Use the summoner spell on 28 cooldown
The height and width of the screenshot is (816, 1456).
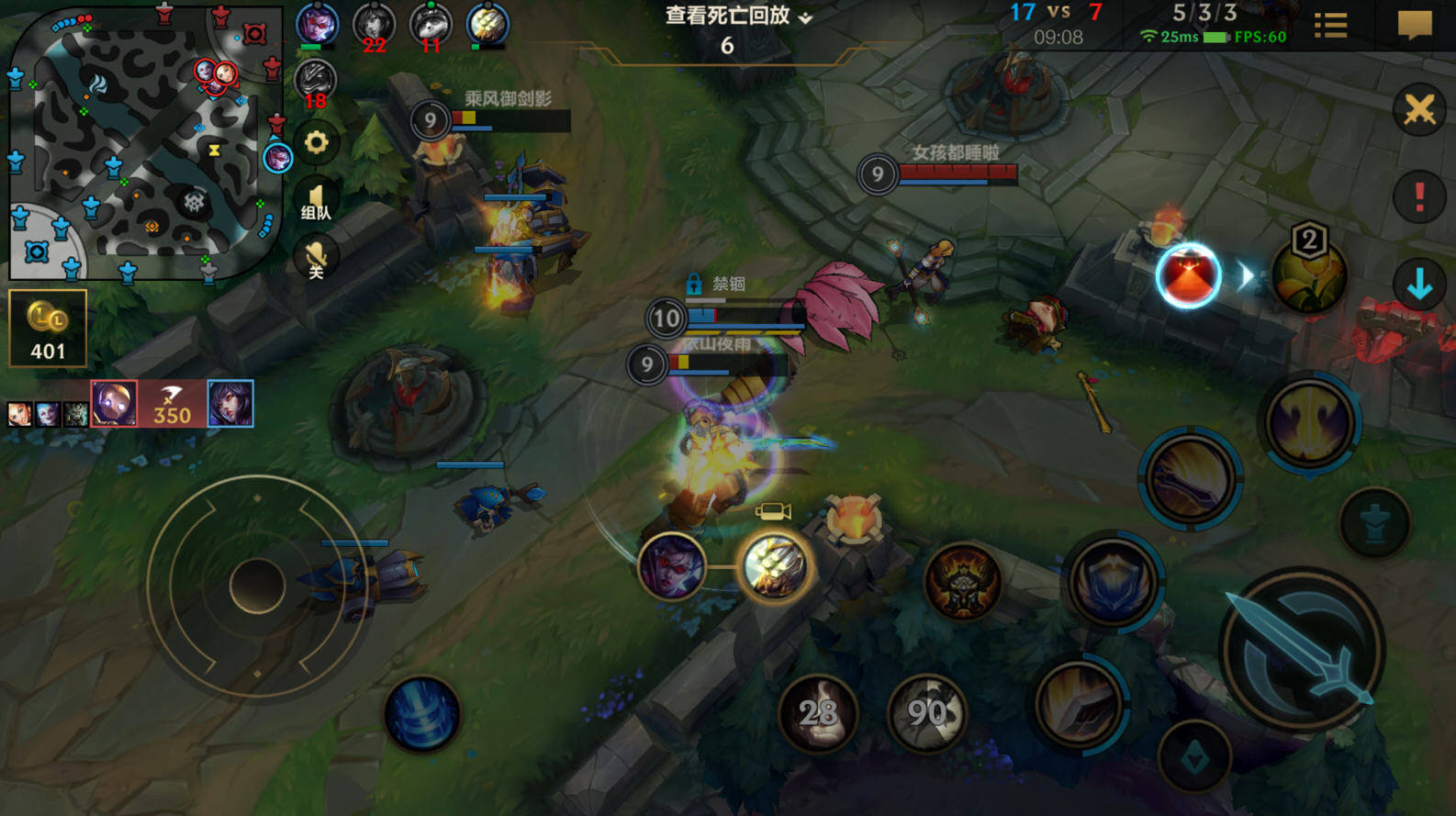pos(817,711)
